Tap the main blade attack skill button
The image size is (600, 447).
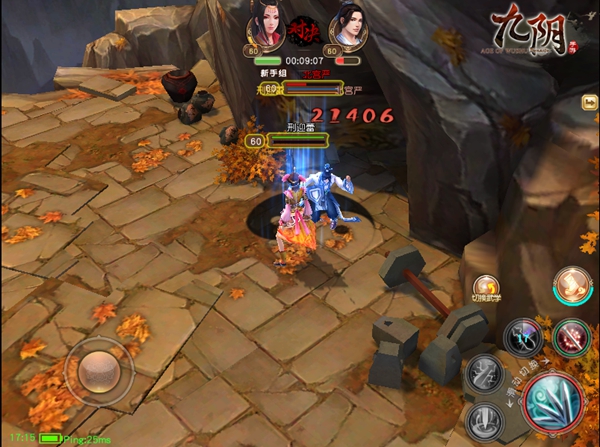551,406
